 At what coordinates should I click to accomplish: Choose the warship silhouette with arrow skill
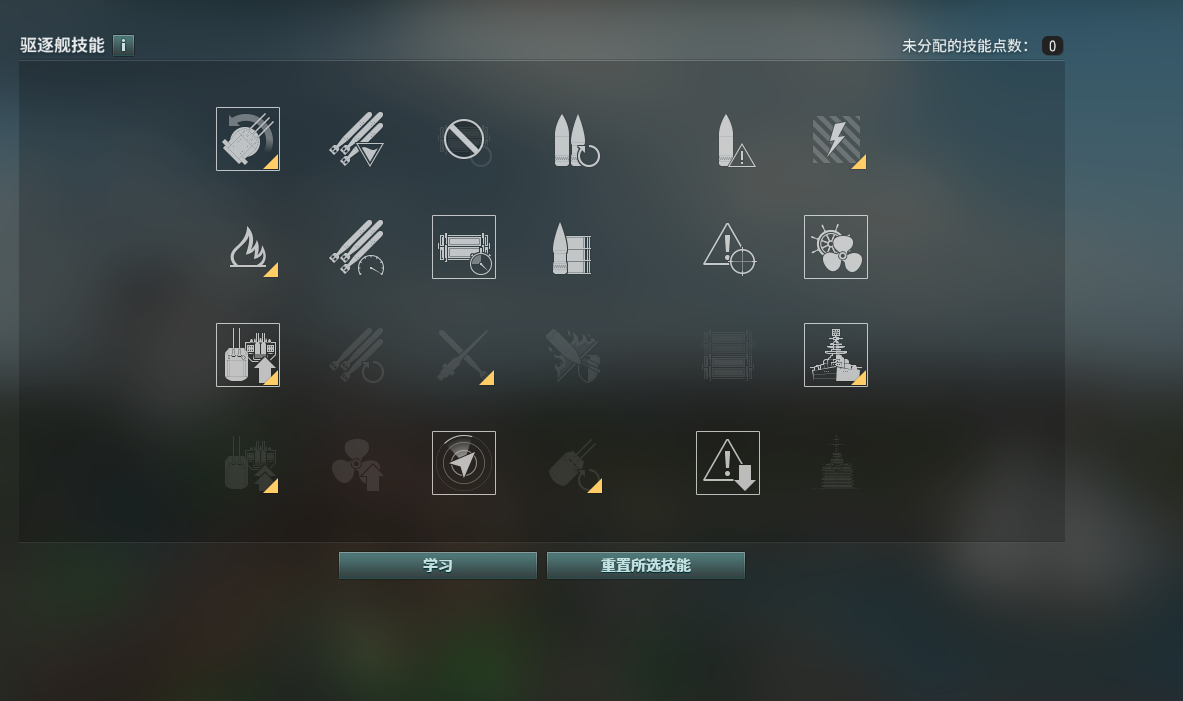(x=836, y=355)
